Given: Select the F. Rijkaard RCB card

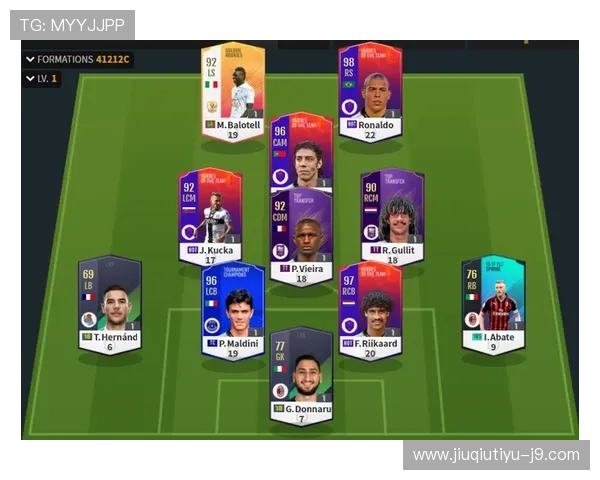Looking at the screenshot, I should (370, 310).
